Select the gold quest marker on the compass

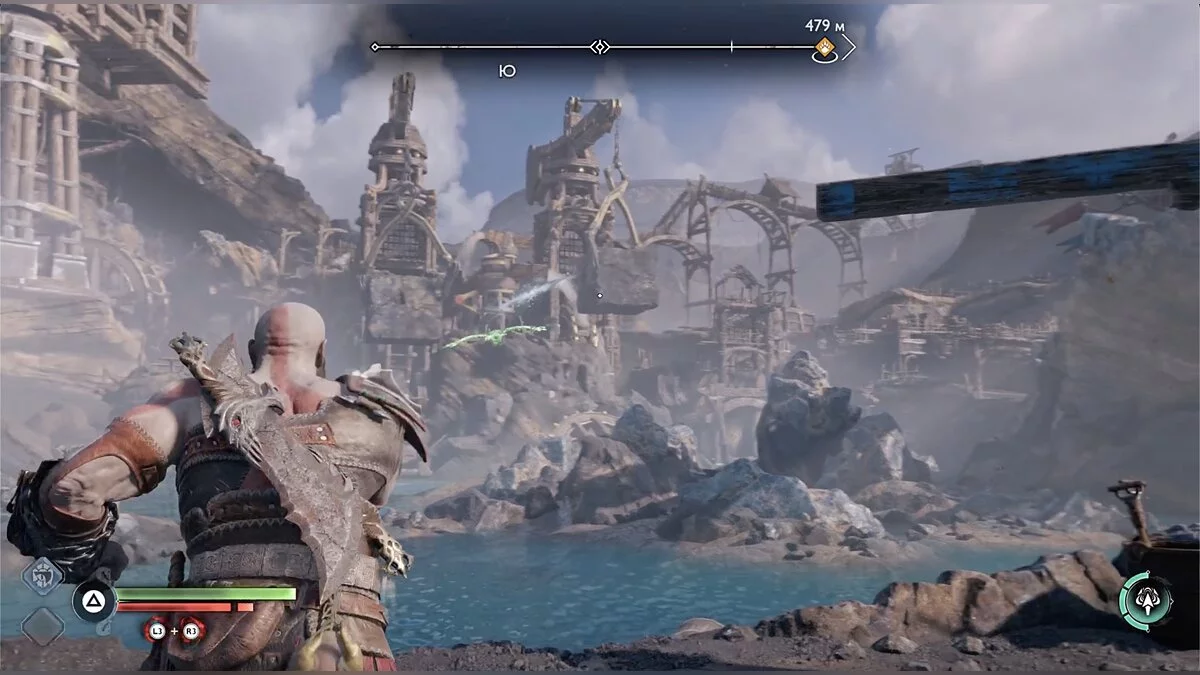point(825,48)
